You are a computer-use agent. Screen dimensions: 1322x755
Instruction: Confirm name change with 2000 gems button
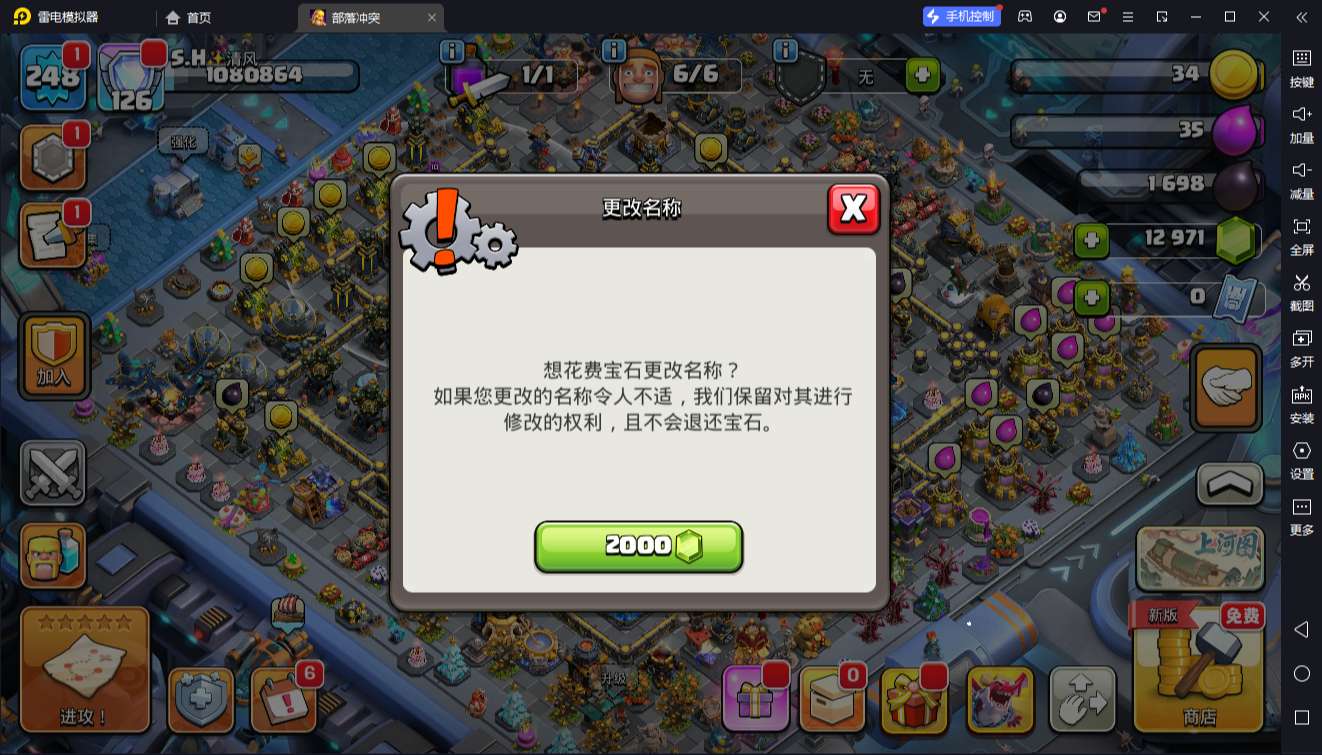639,545
